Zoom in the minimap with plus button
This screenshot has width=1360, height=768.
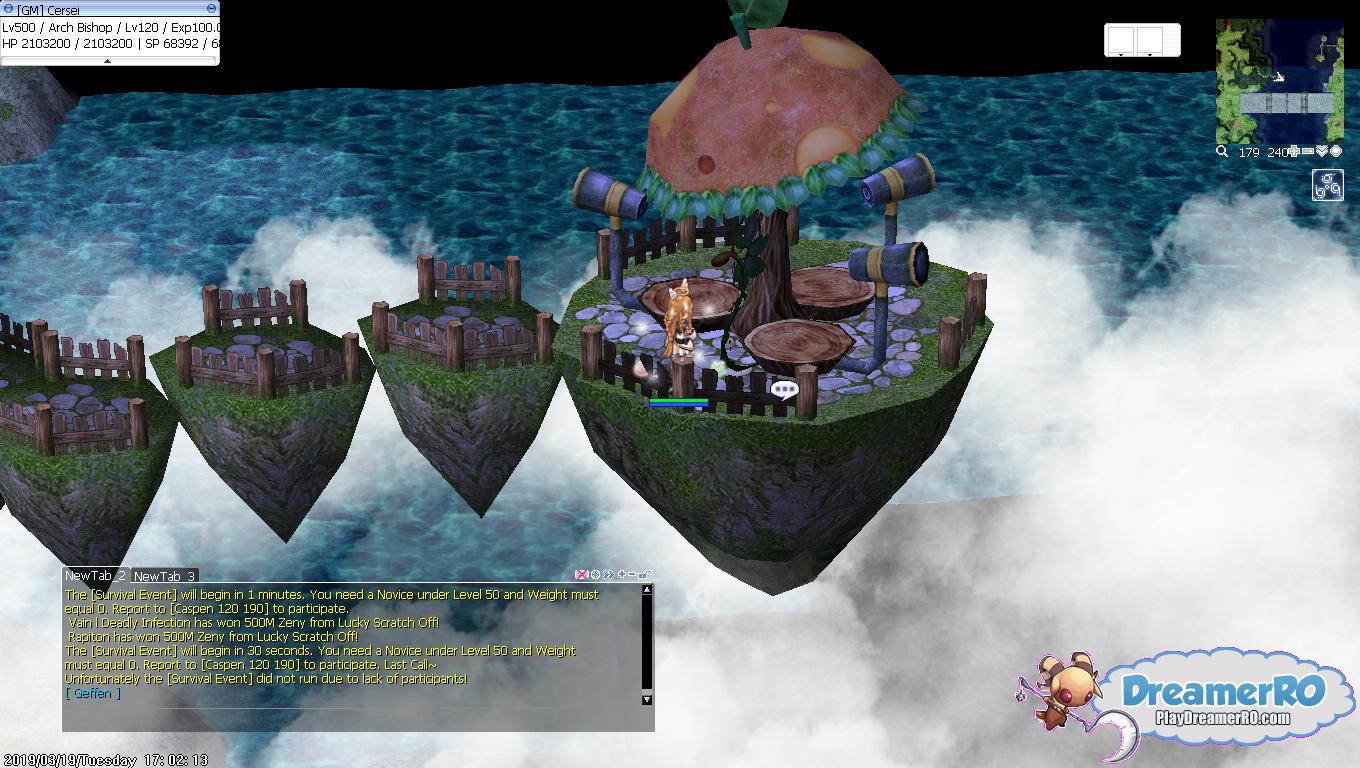point(1294,152)
